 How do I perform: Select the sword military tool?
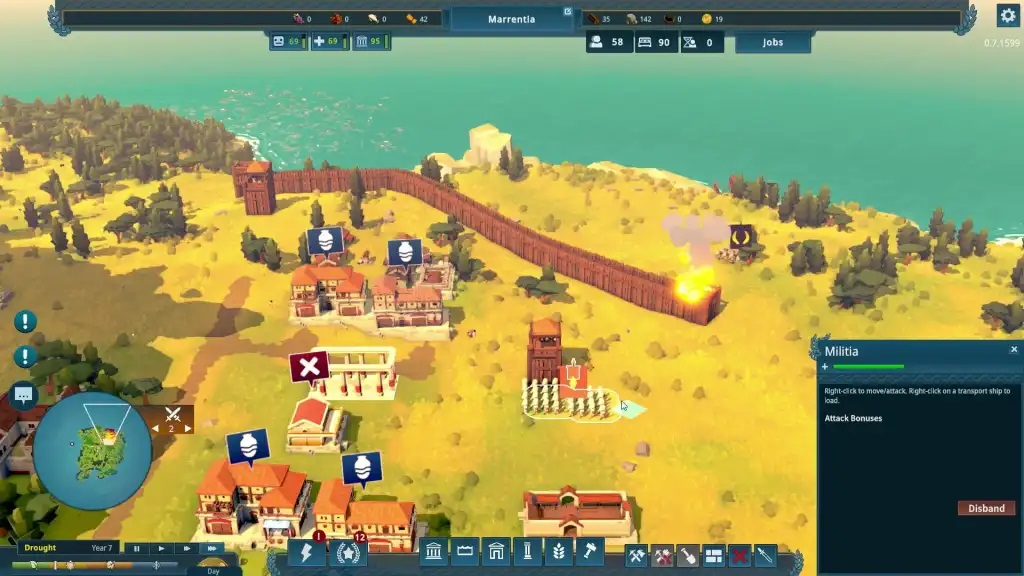click(x=765, y=555)
